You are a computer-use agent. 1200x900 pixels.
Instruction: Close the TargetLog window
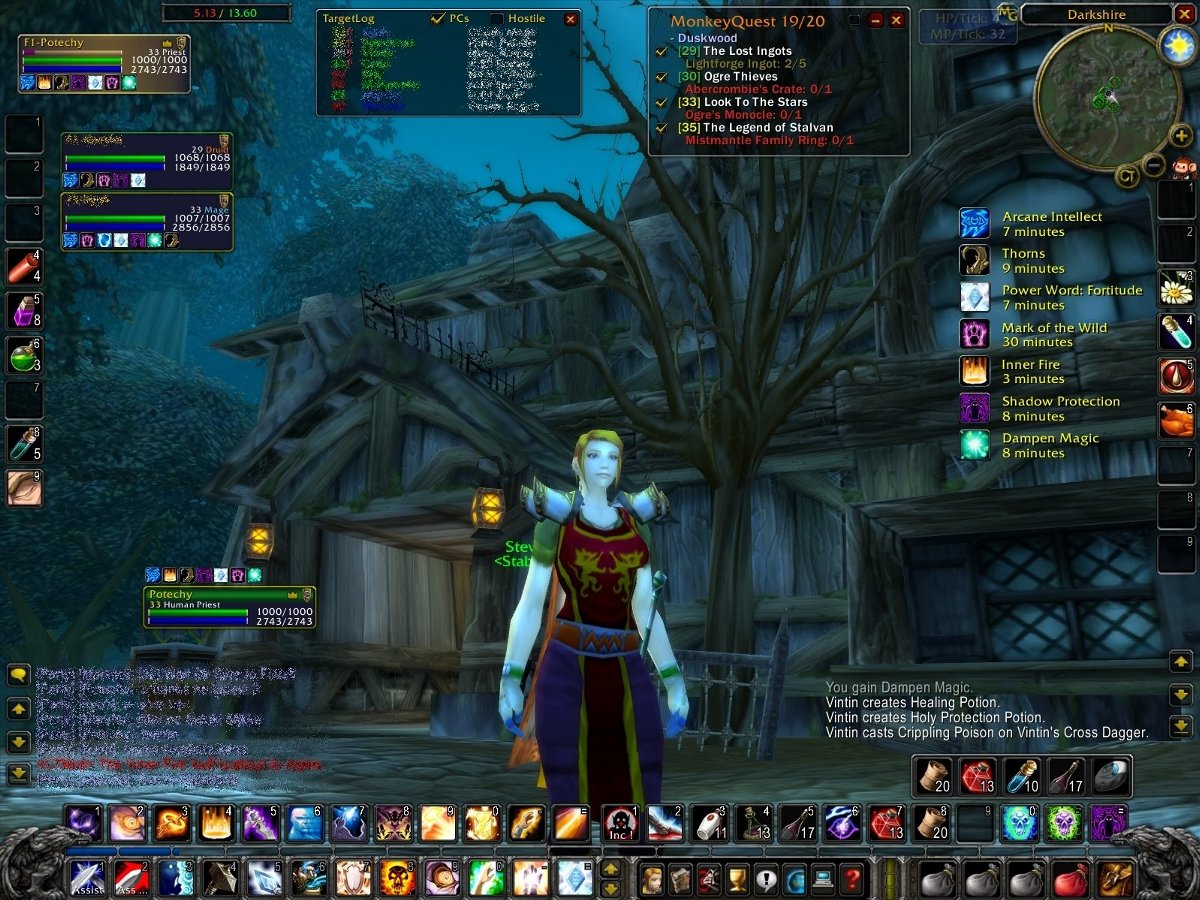click(x=570, y=19)
